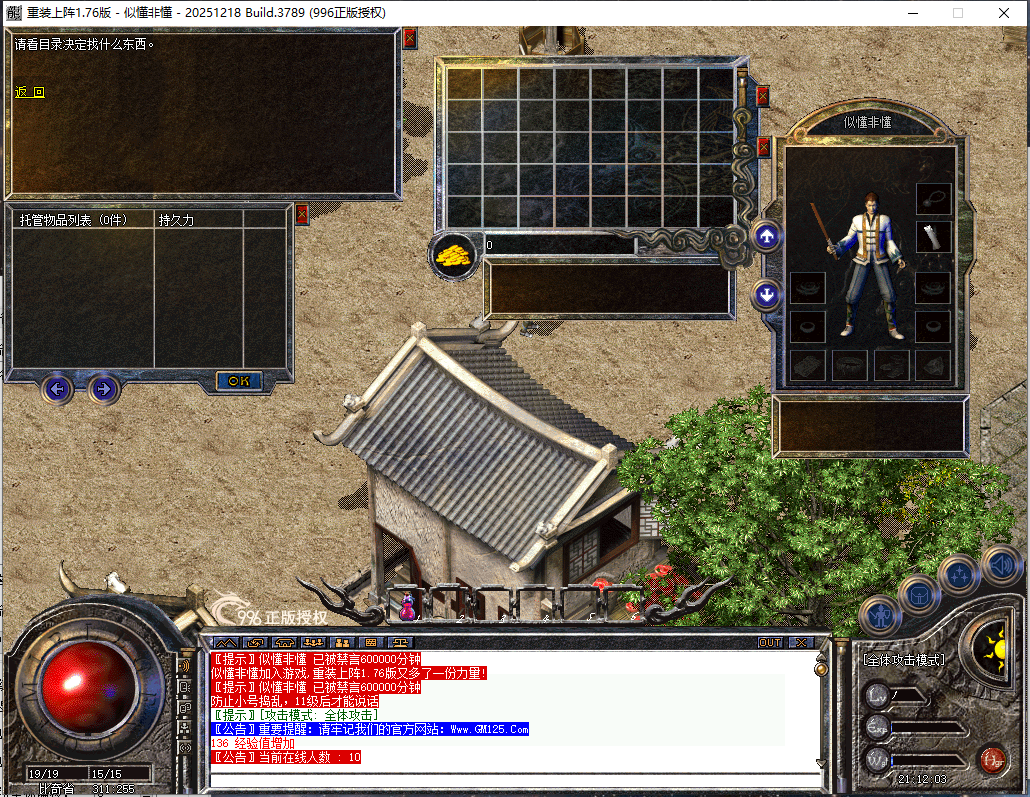This screenshot has width=1030, height=797.
Task: Go to previous storage list page
Action: [58, 388]
